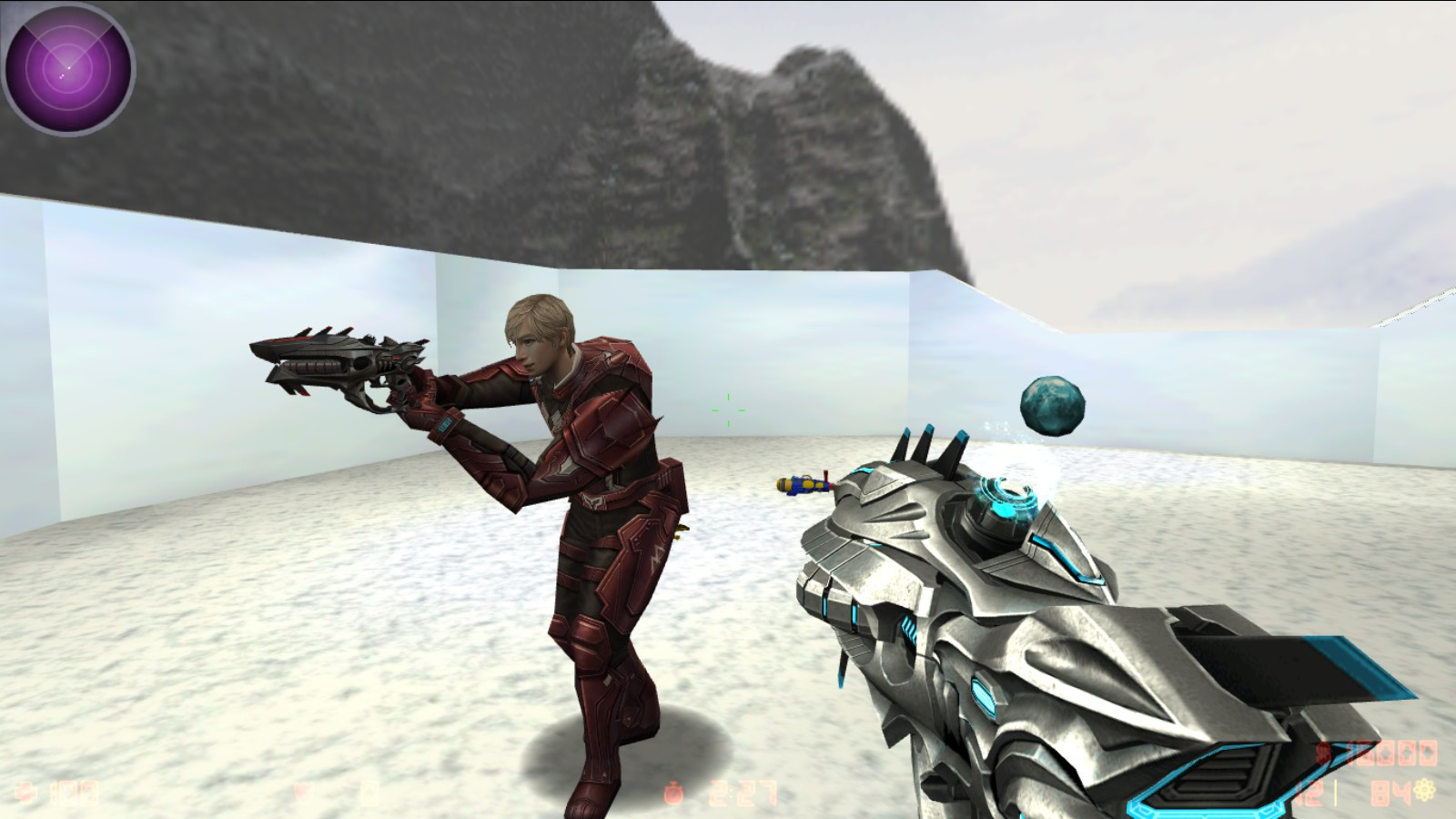
Task: Click the last diamond card icon on the right
Action: (1427, 753)
